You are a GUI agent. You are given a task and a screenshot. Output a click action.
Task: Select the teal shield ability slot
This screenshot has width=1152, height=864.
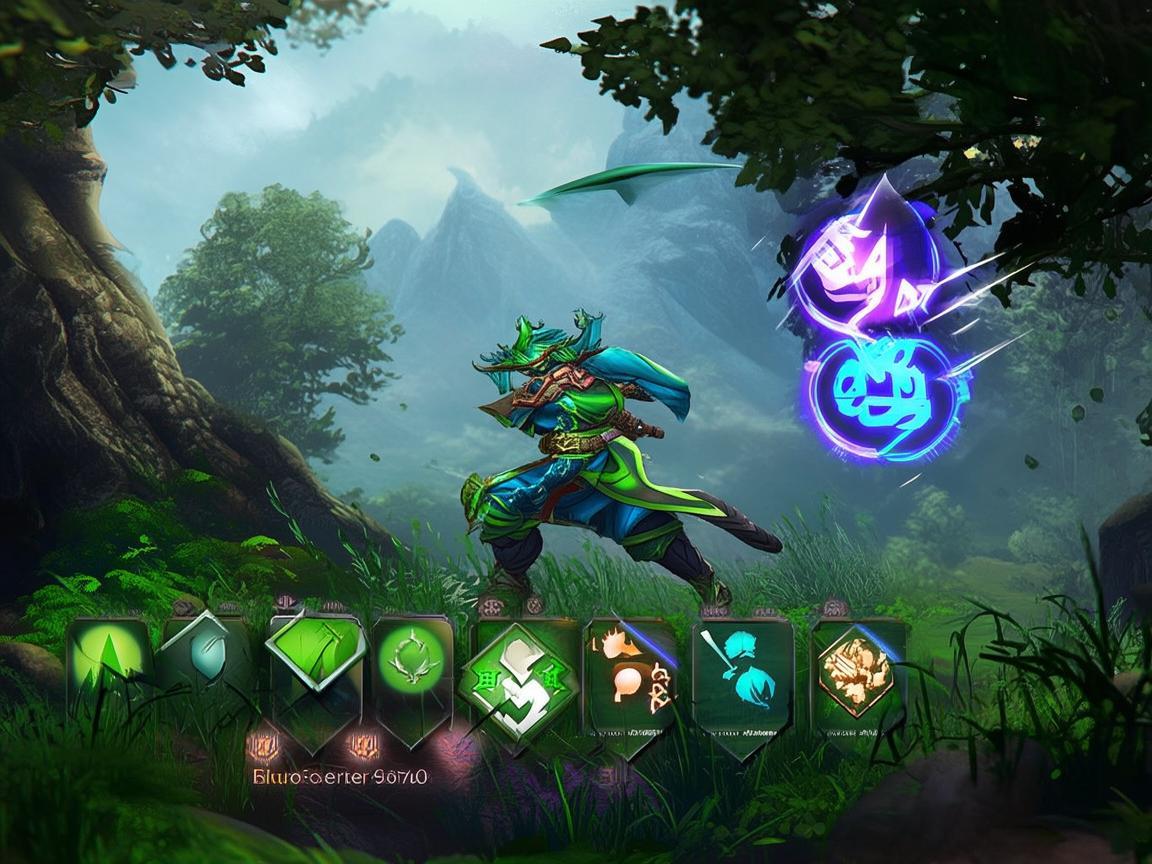tap(207, 660)
